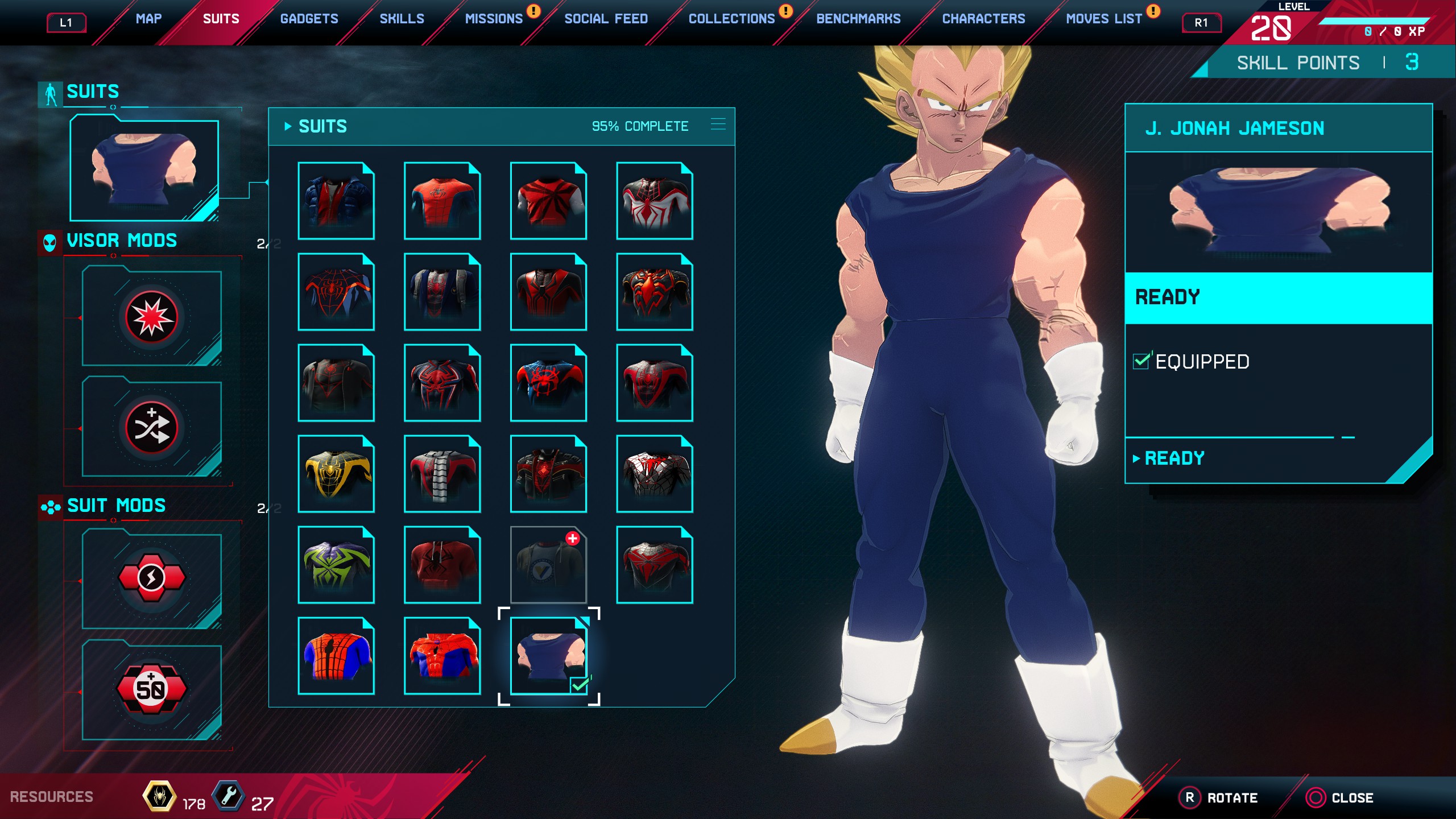Viewport: 1456px width, 819px height.
Task: Open the starburst visor mod slot
Action: (x=151, y=317)
